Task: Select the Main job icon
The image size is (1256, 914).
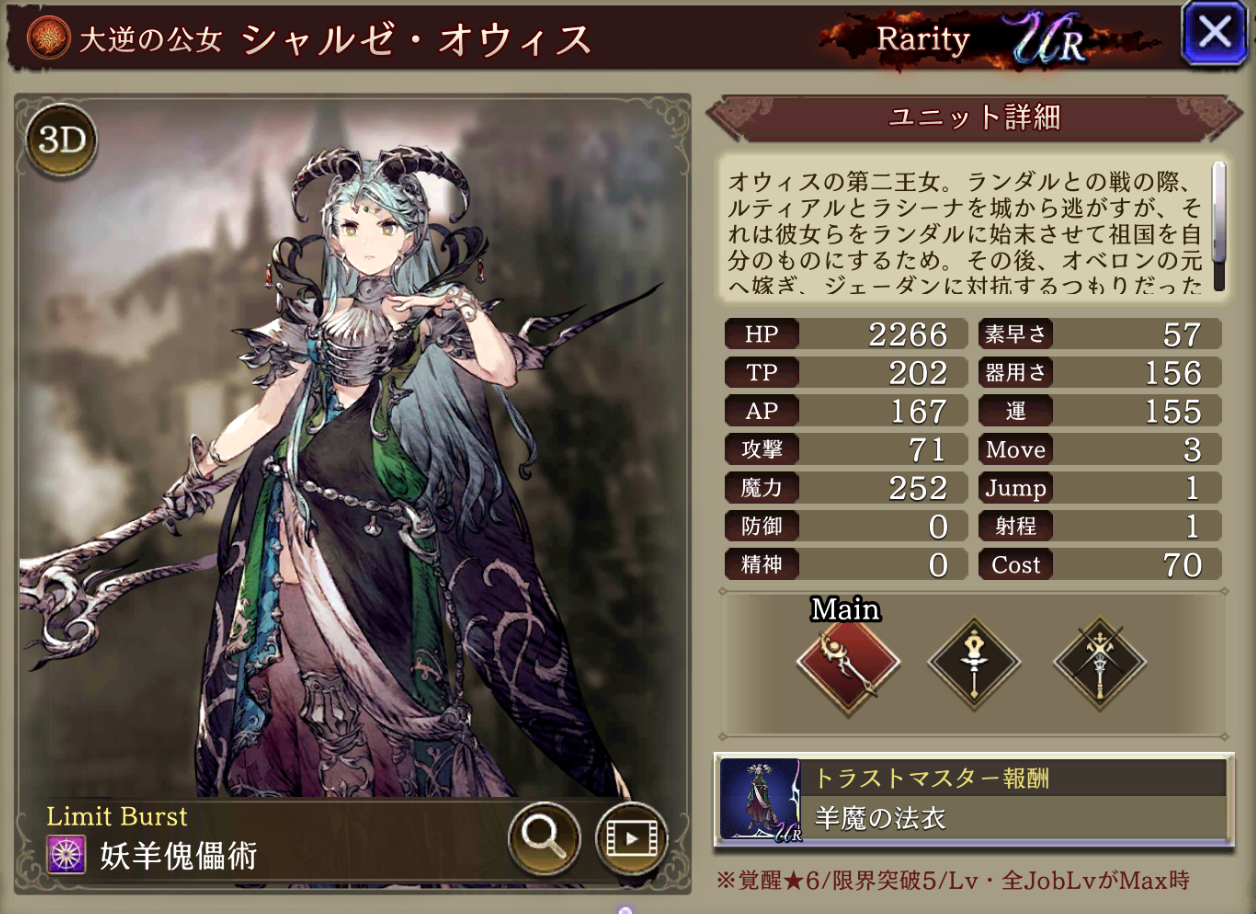Action: click(848, 663)
